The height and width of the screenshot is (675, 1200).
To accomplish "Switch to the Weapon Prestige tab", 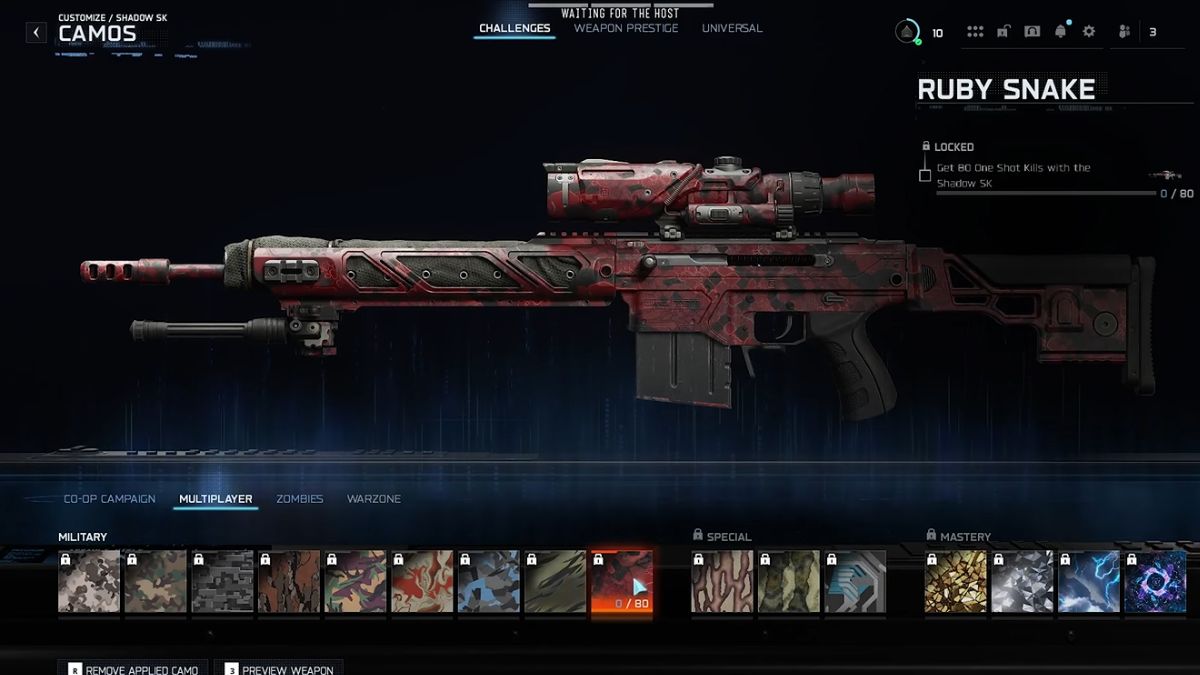I will point(626,28).
